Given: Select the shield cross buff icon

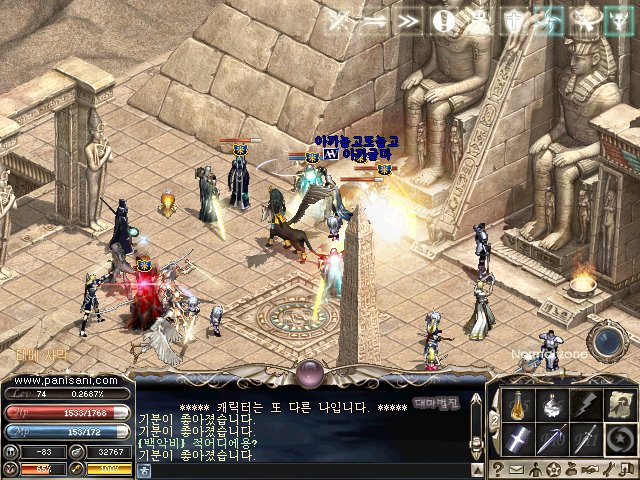Looking at the screenshot, I should pyautogui.click(x=513, y=20).
